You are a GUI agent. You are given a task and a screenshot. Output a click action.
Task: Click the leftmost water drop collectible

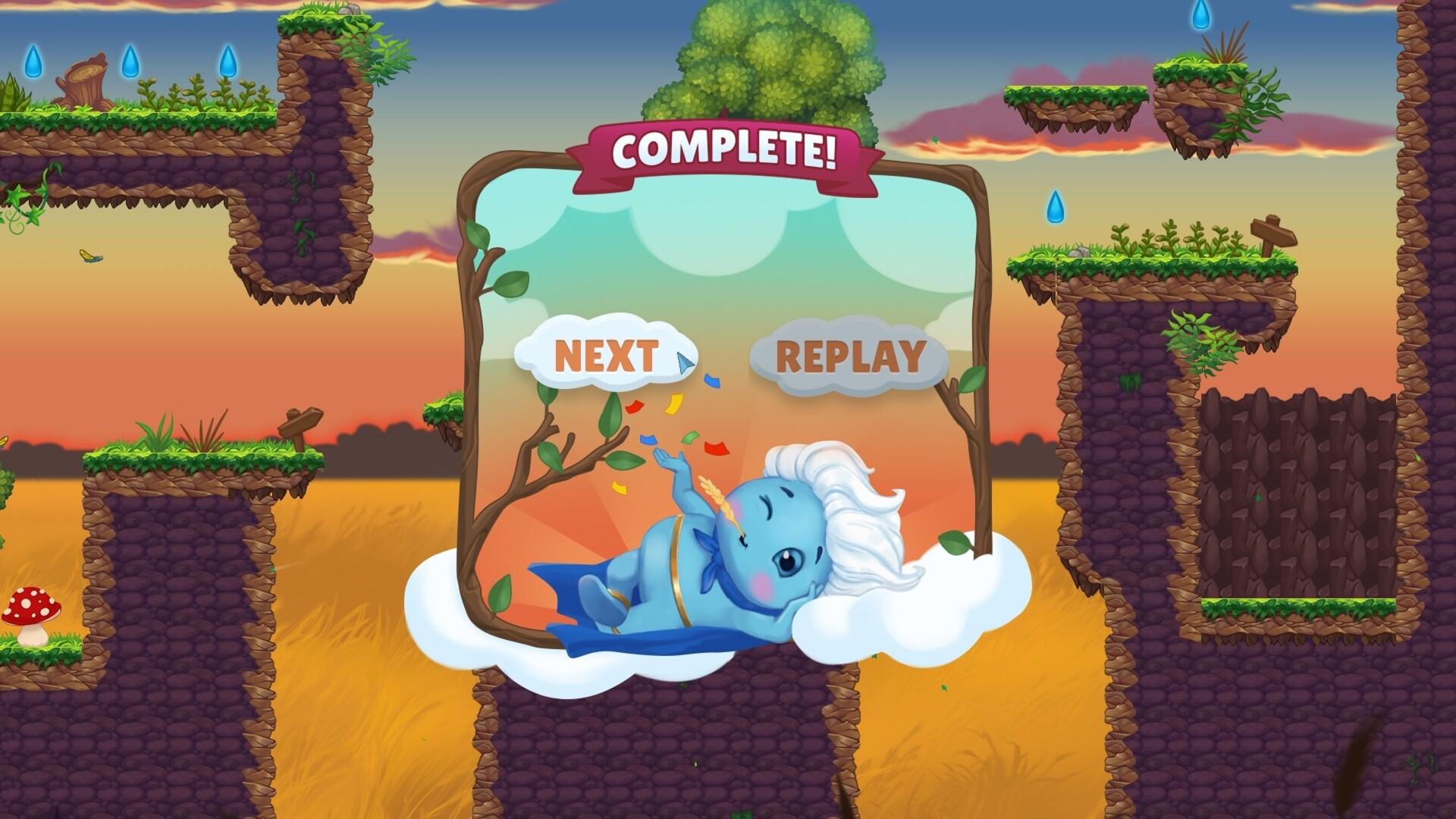point(34,61)
